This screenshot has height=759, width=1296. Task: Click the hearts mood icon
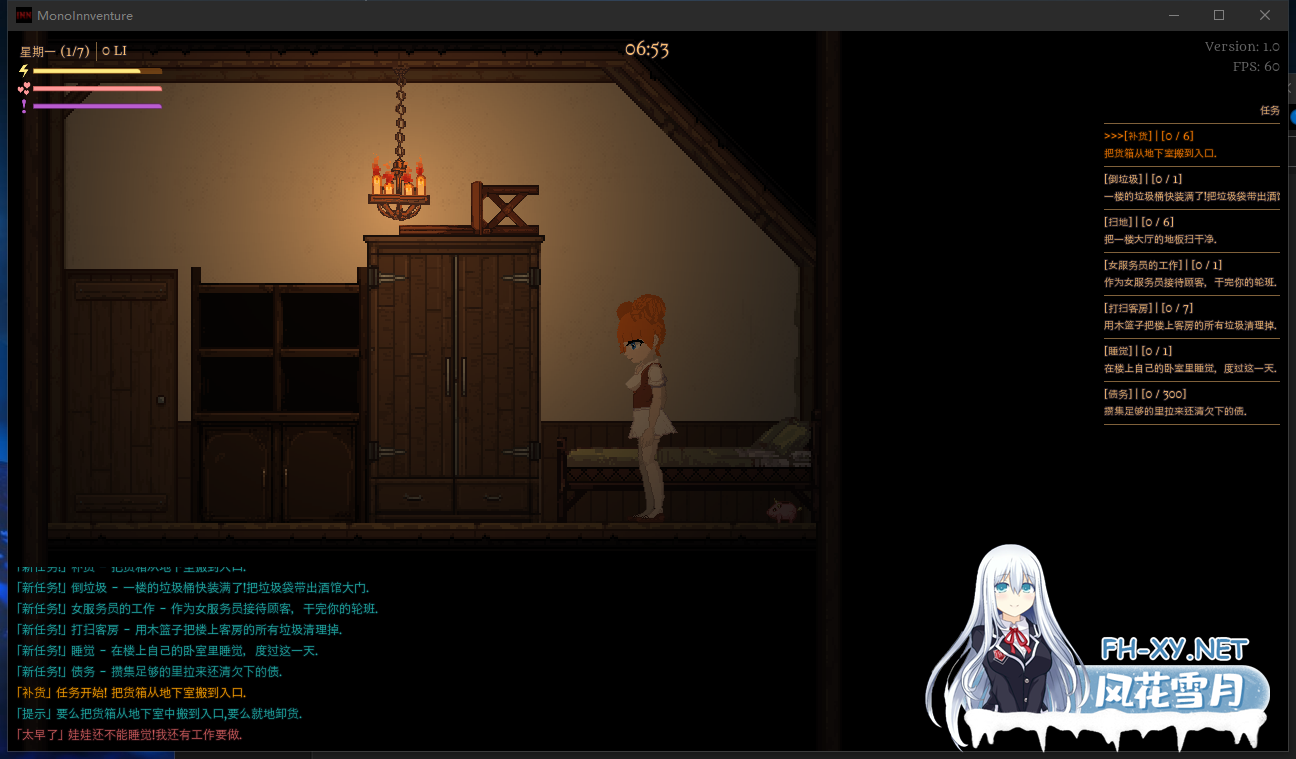click(24, 88)
